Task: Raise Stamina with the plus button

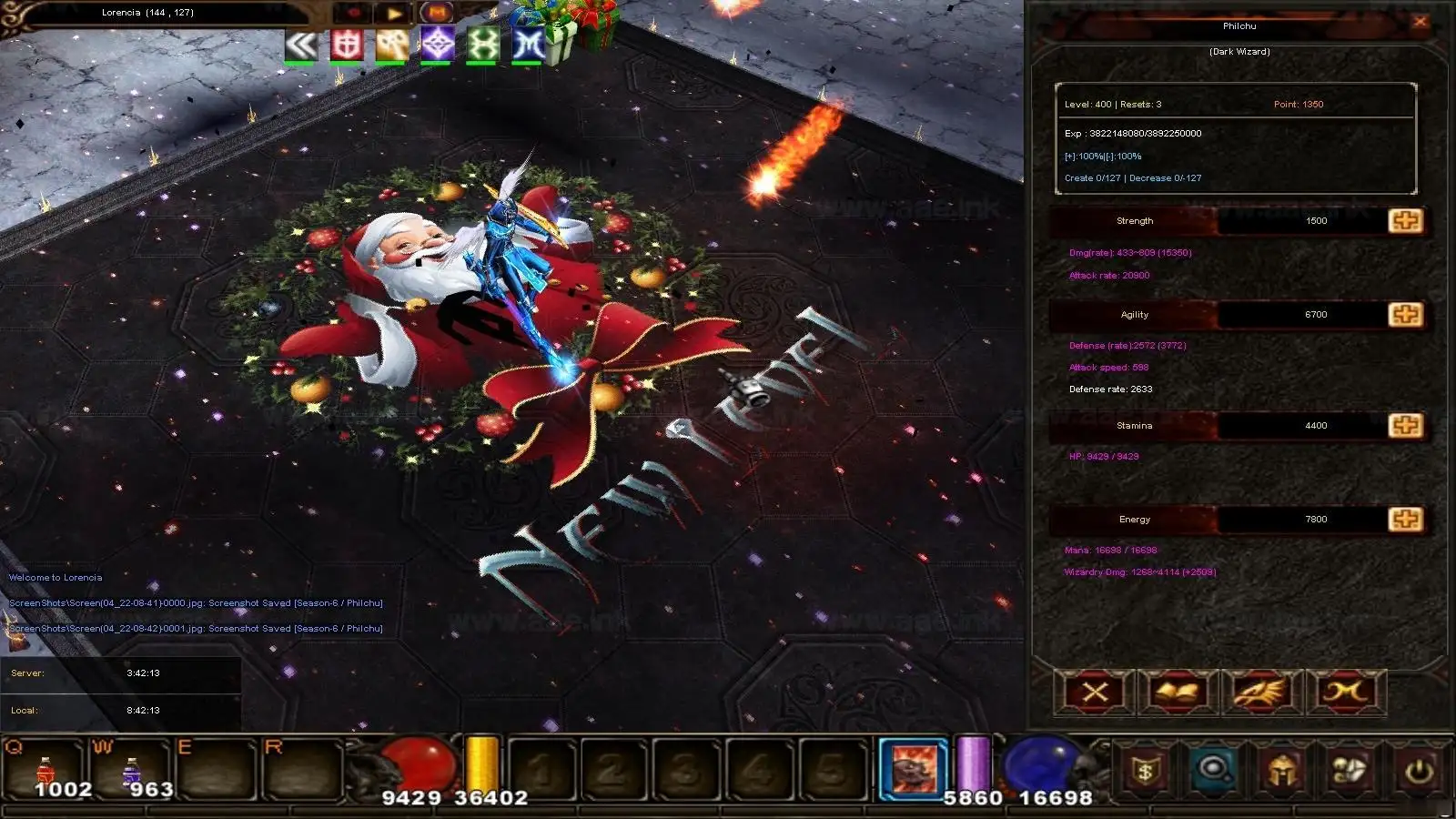Action: coord(1405,426)
